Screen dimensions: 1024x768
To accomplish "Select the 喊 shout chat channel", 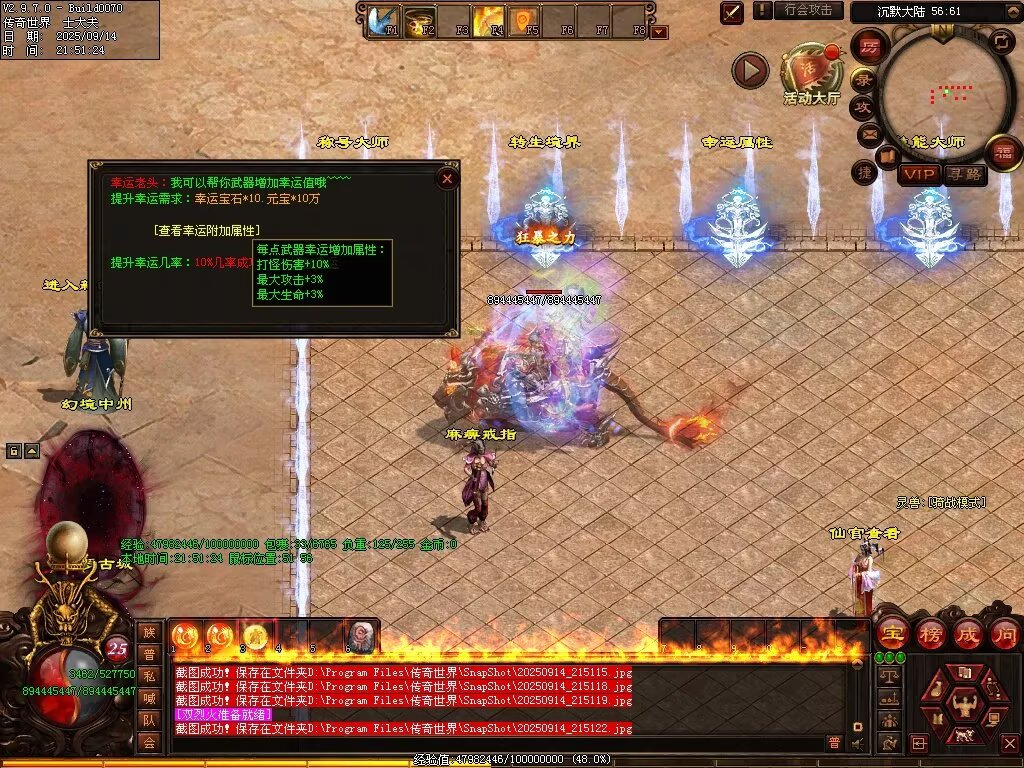I will [x=149, y=697].
